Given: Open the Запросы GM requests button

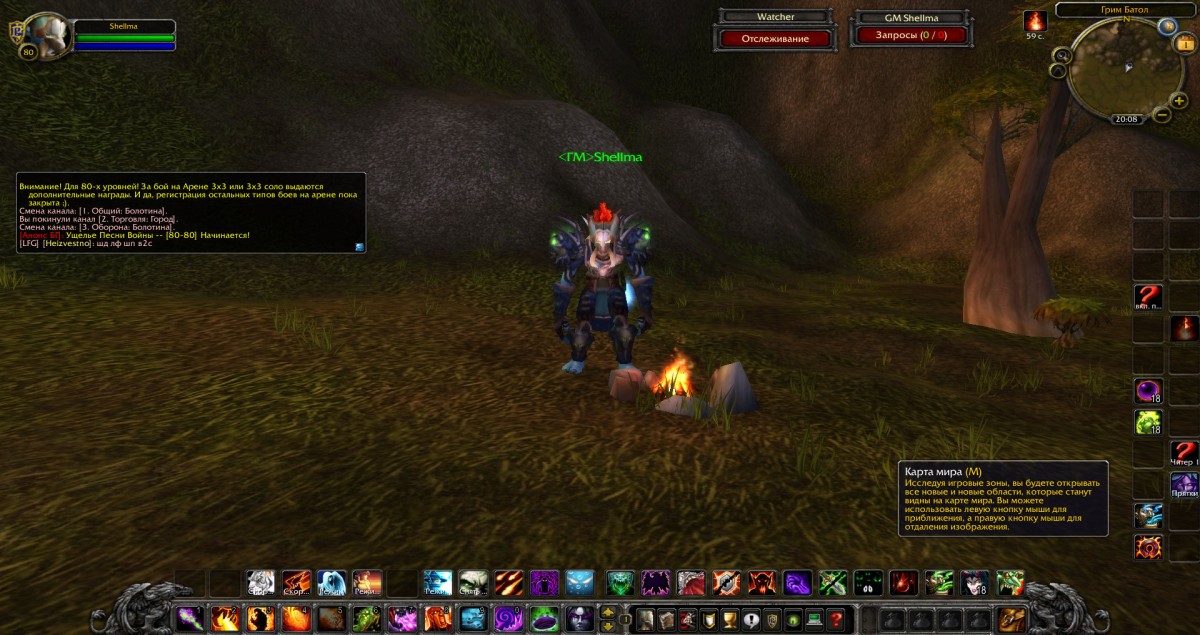Looking at the screenshot, I should coord(909,35).
